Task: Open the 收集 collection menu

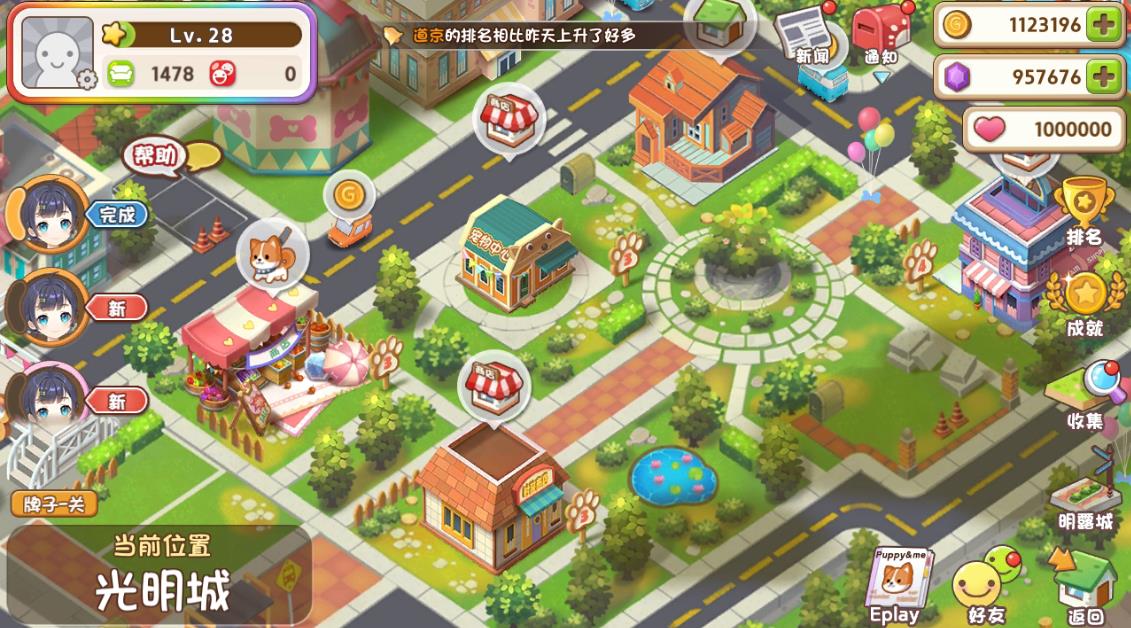Action: point(1084,393)
